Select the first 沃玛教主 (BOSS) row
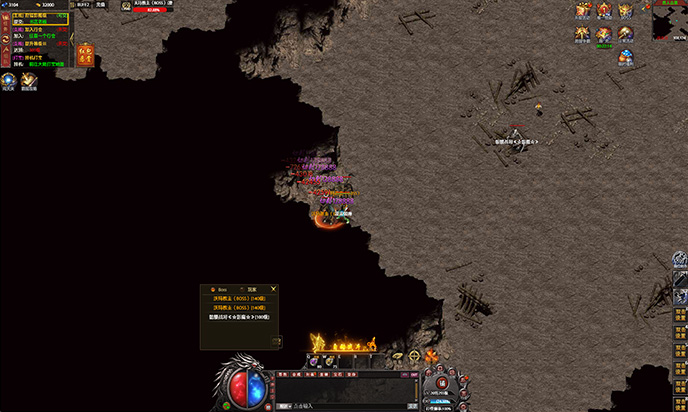 pos(239,299)
